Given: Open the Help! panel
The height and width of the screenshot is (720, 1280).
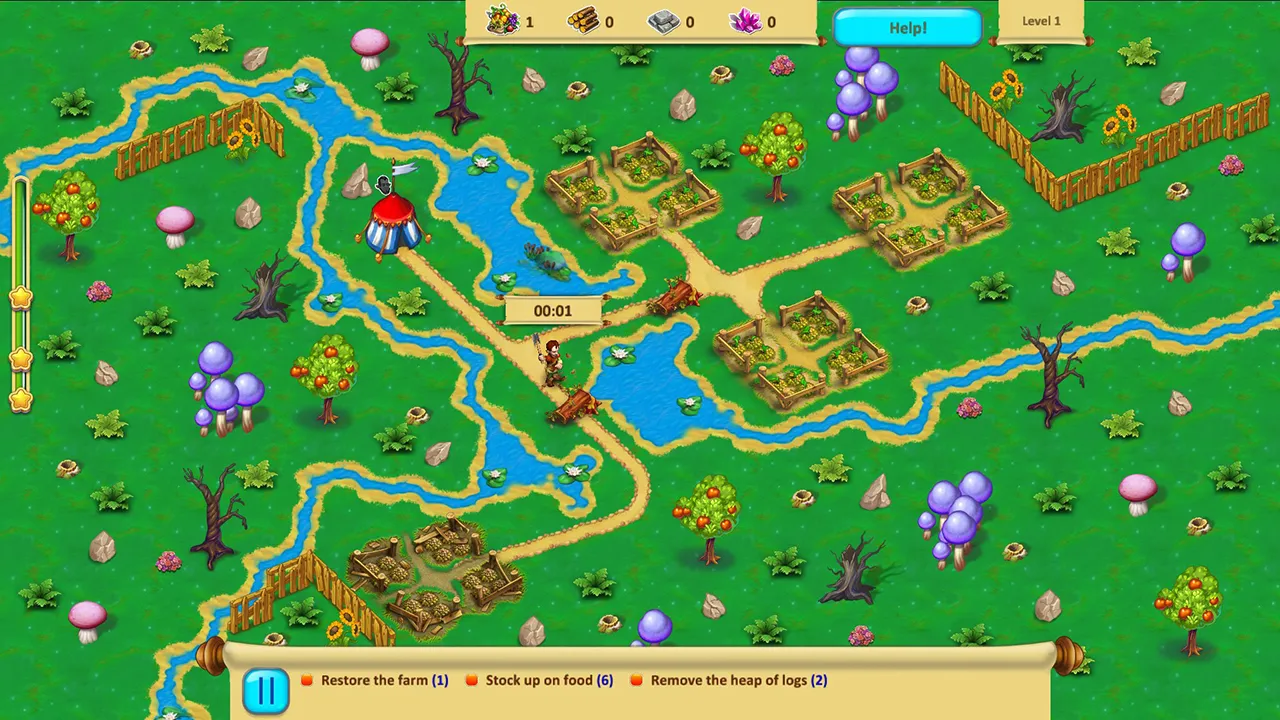Looking at the screenshot, I should pyautogui.click(x=906, y=27).
